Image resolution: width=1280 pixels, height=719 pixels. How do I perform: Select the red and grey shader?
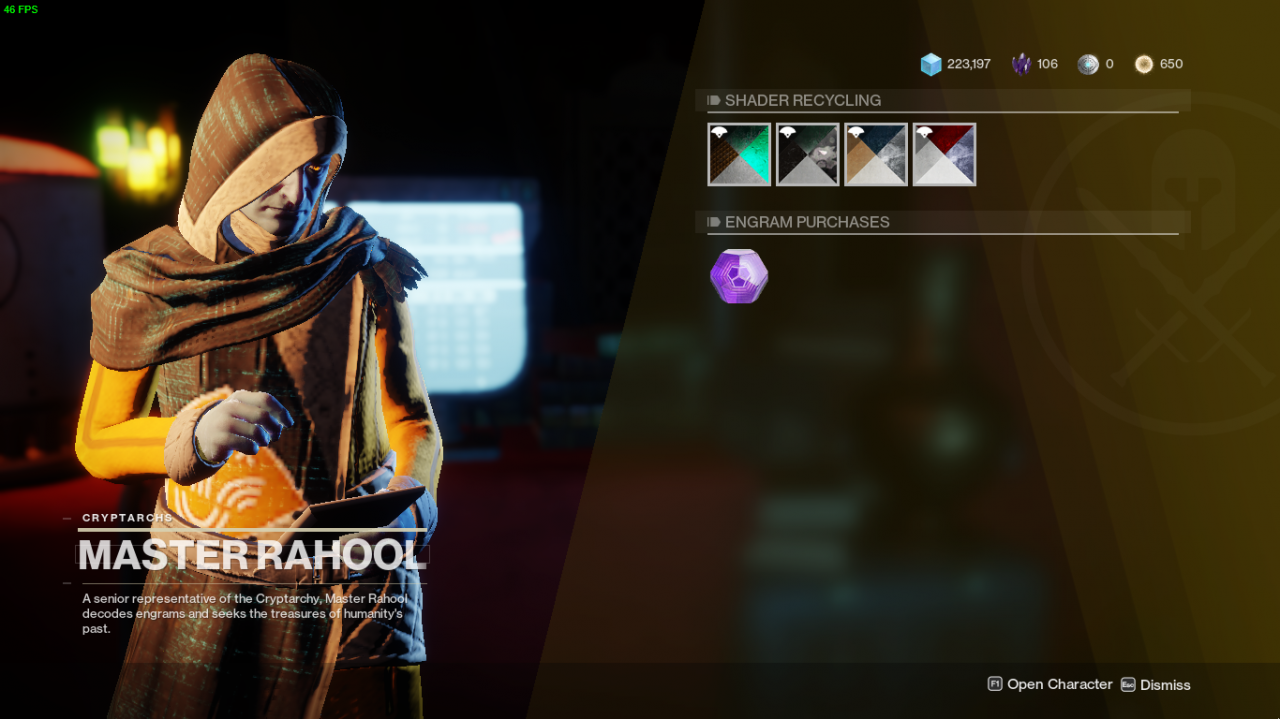(x=944, y=154)
